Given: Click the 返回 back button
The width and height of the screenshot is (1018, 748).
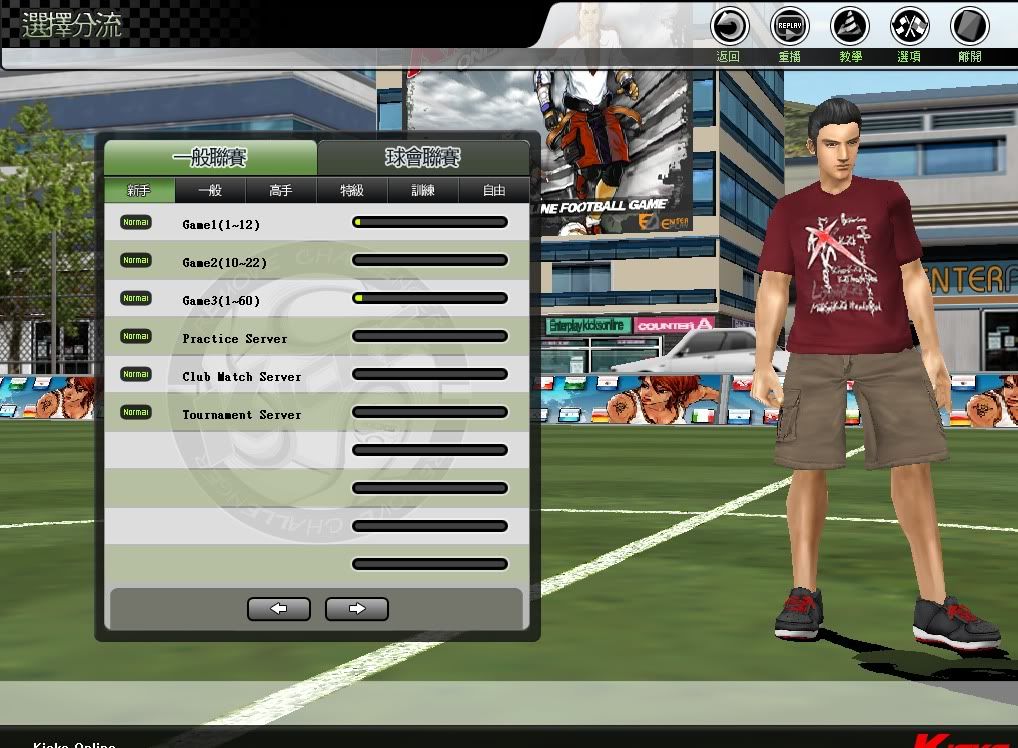Looking at the screenshot, I should (x=729, y=27).
